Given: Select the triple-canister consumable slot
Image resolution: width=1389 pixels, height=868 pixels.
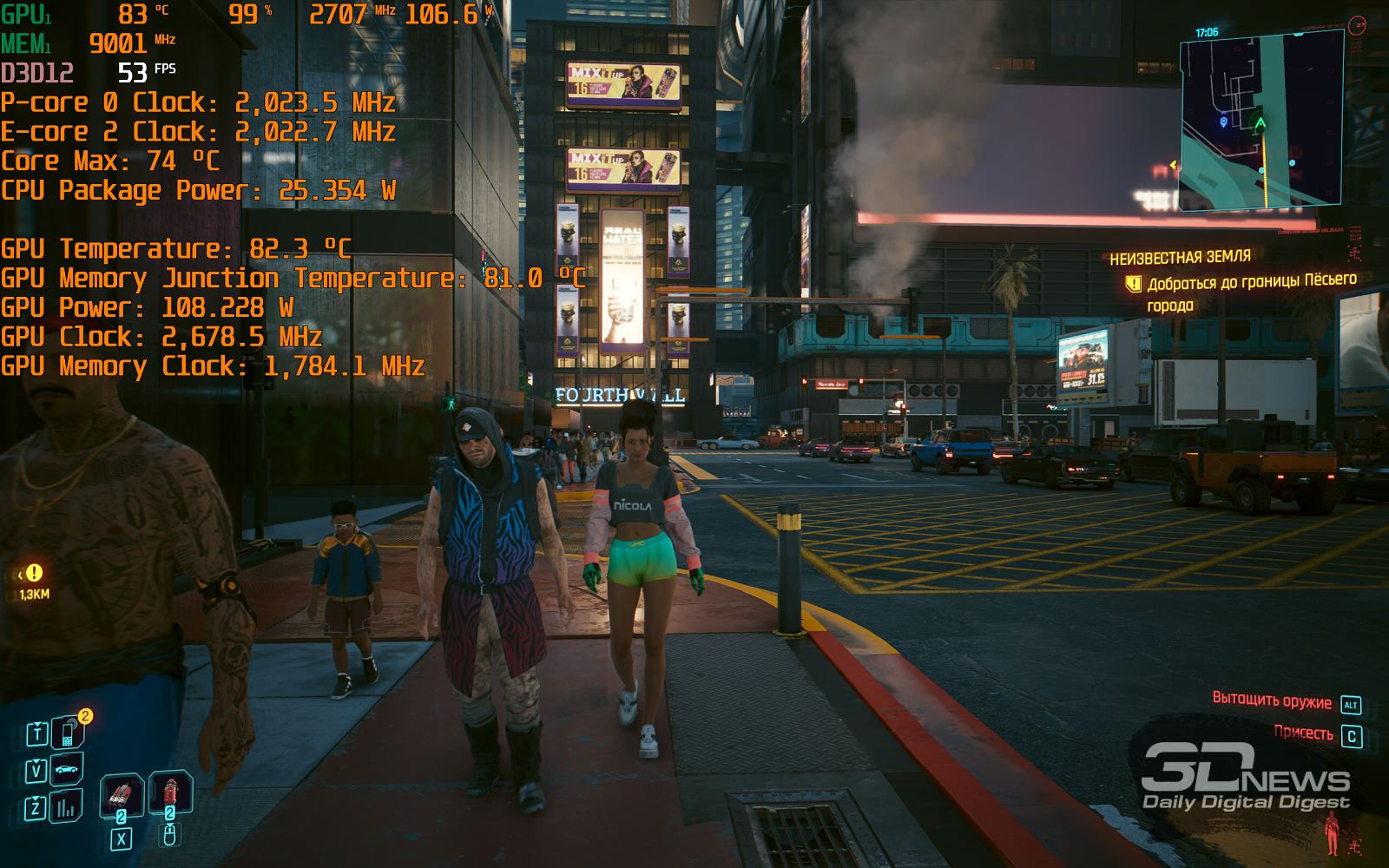Looking at the screenshot, I should pyautogui.click(x=121, y=794).
